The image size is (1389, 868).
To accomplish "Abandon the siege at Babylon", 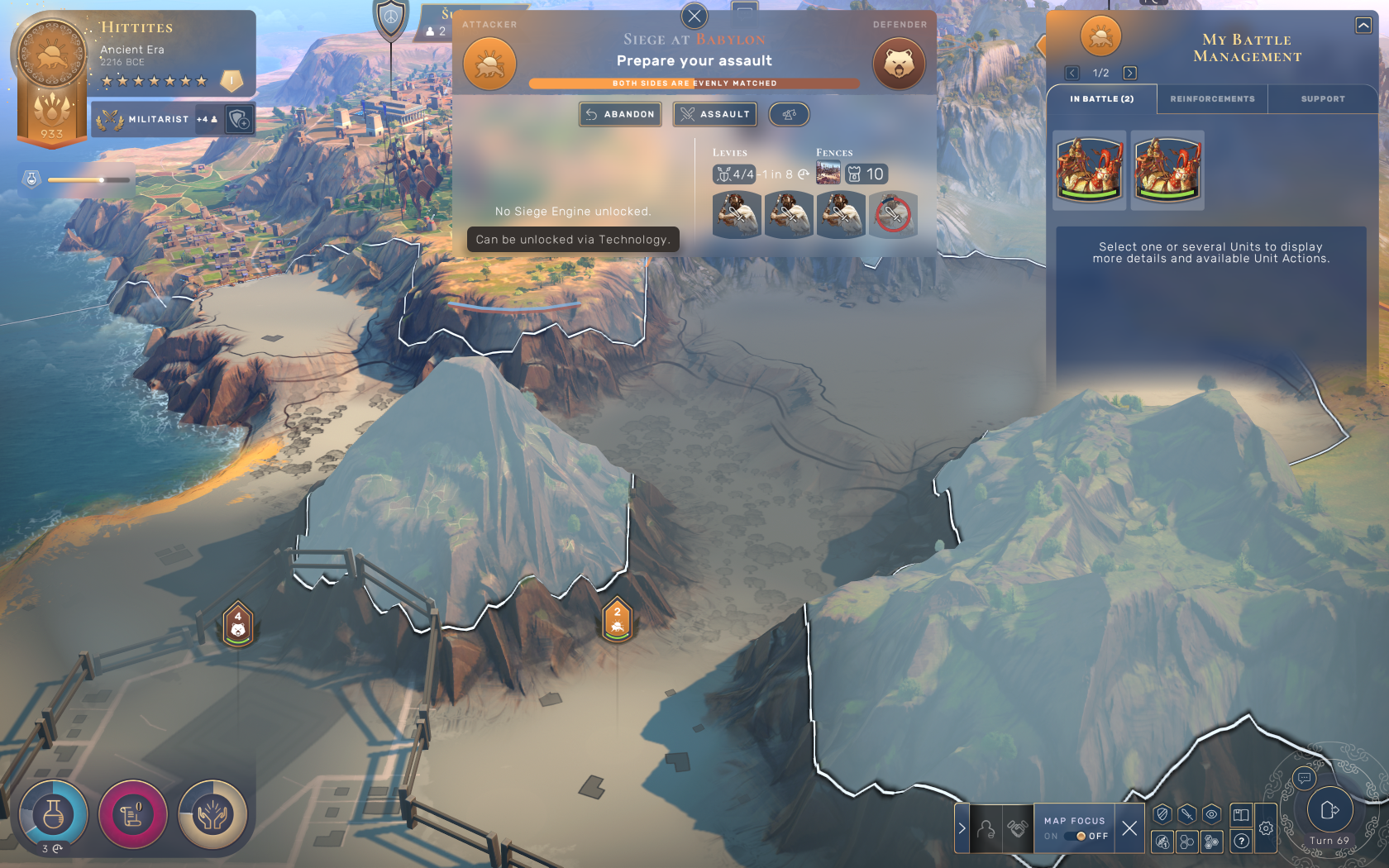I will pyautogui.click(x=620, y=114).
